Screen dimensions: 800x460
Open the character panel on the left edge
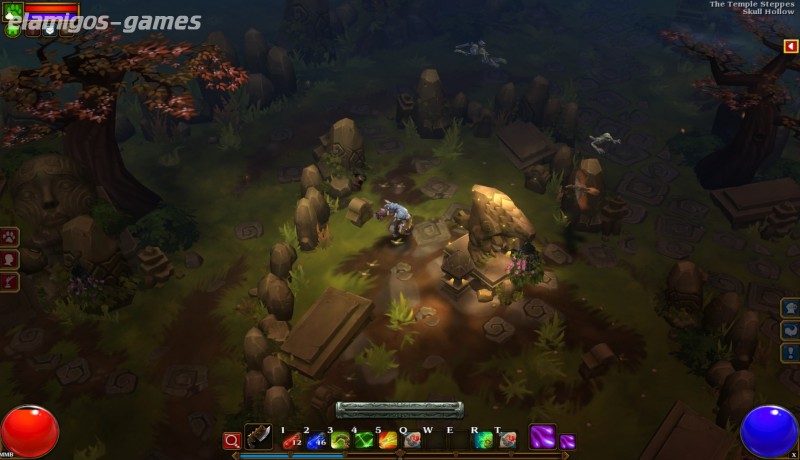[9, 259]
